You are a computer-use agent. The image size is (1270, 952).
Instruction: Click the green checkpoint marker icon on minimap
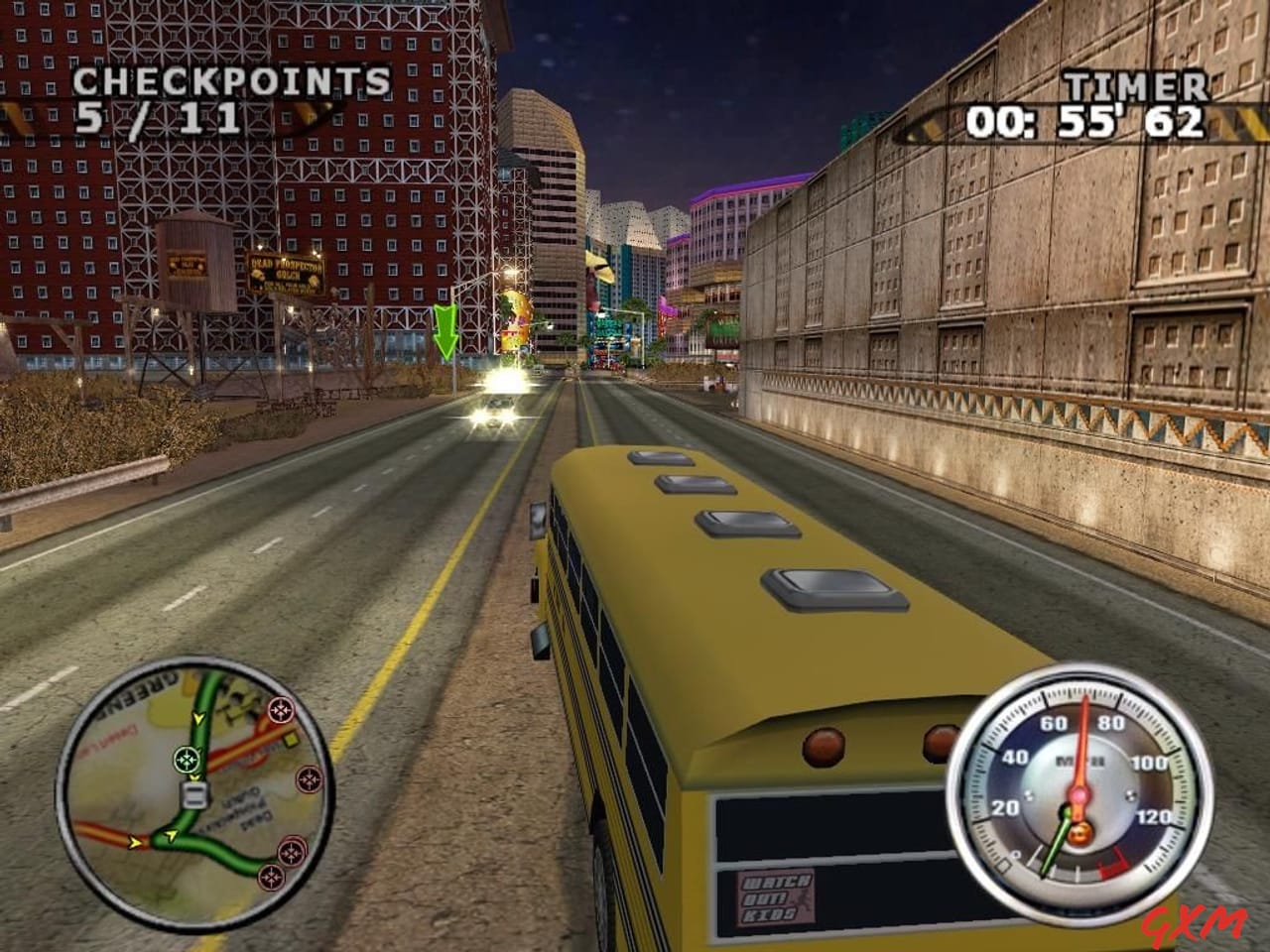[186, 759]
